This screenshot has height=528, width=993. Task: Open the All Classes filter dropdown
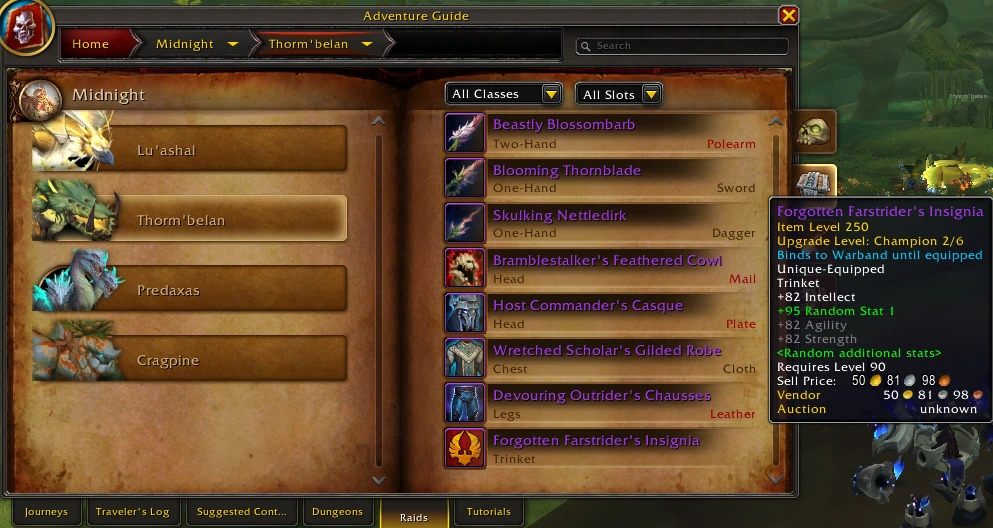click(503, 94)
